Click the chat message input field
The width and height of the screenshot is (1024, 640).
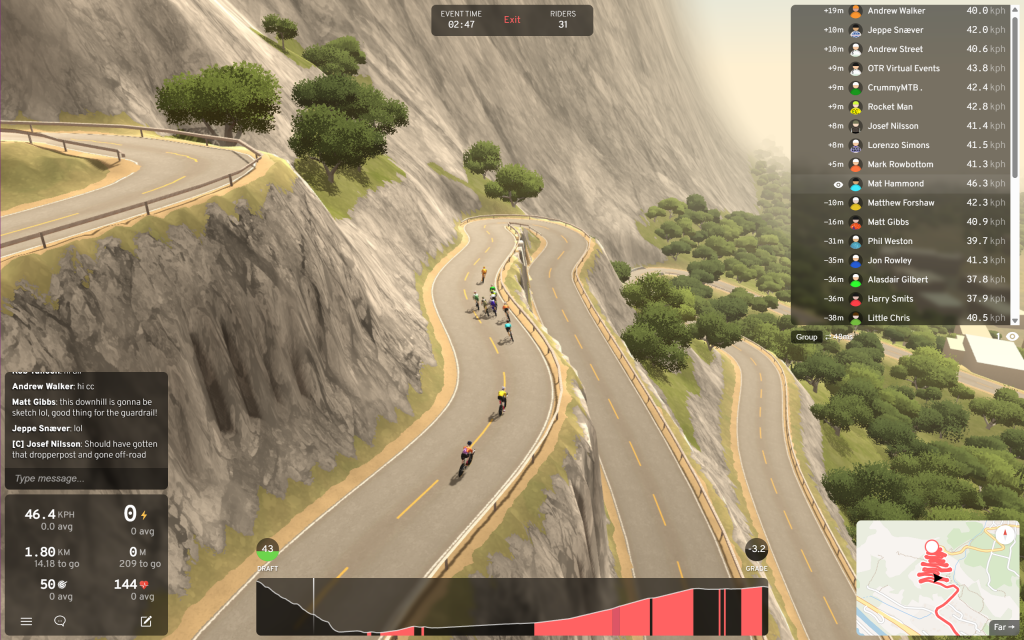86,478
